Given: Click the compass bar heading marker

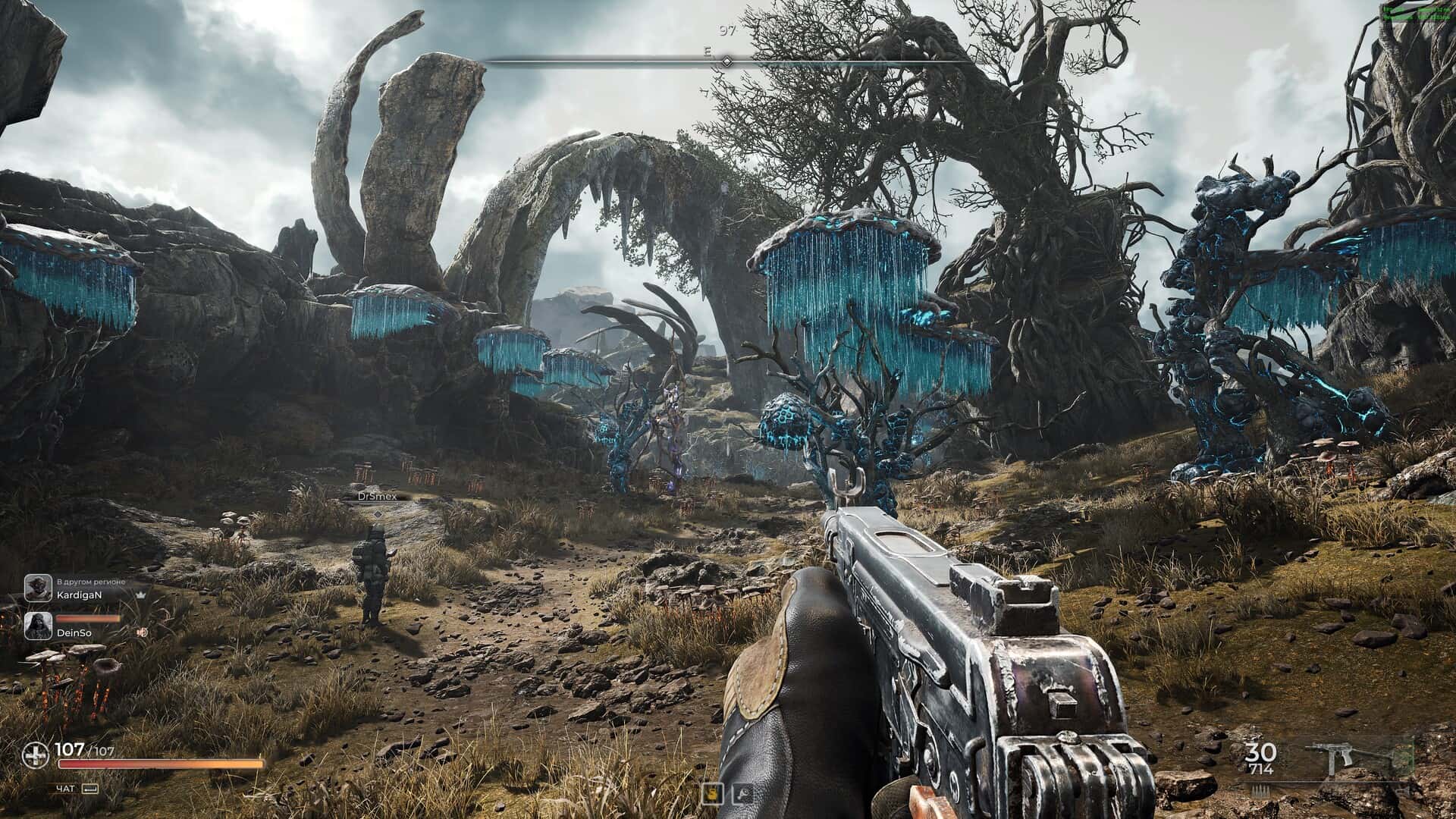Looking at the screenshot, I should click(726, 61).
